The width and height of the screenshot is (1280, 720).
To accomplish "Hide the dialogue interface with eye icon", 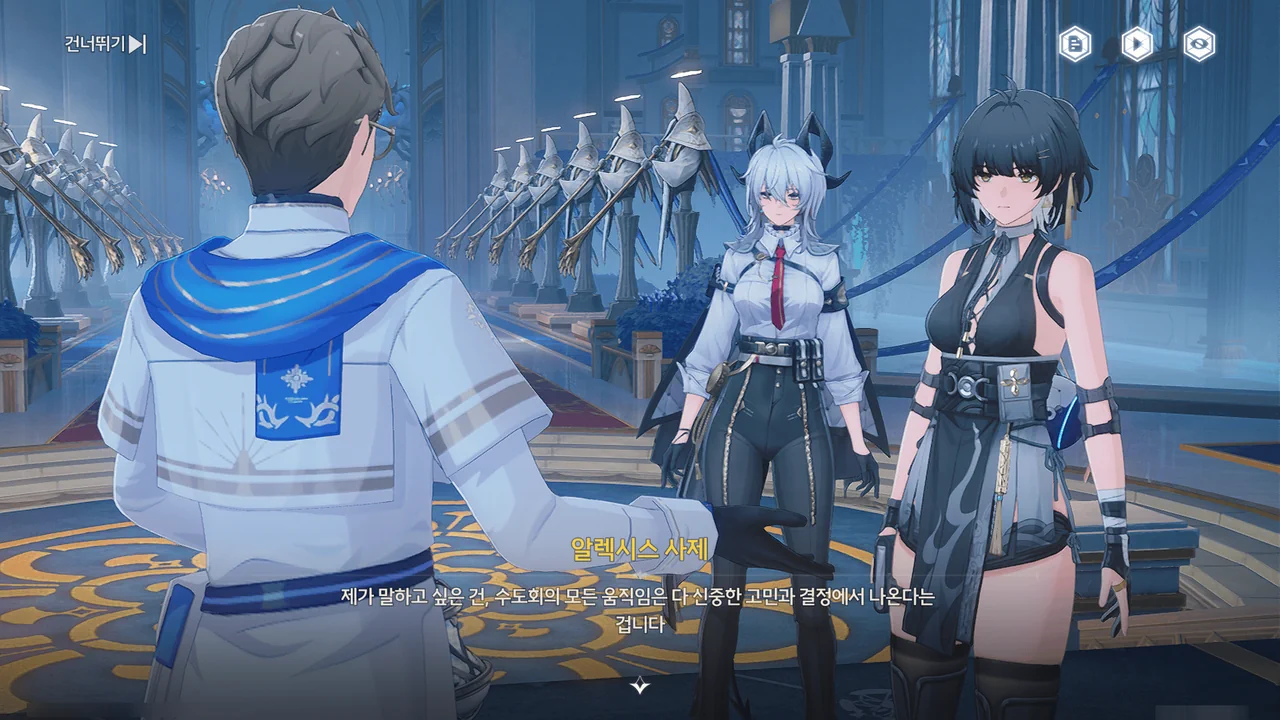I will point(1198,44).
